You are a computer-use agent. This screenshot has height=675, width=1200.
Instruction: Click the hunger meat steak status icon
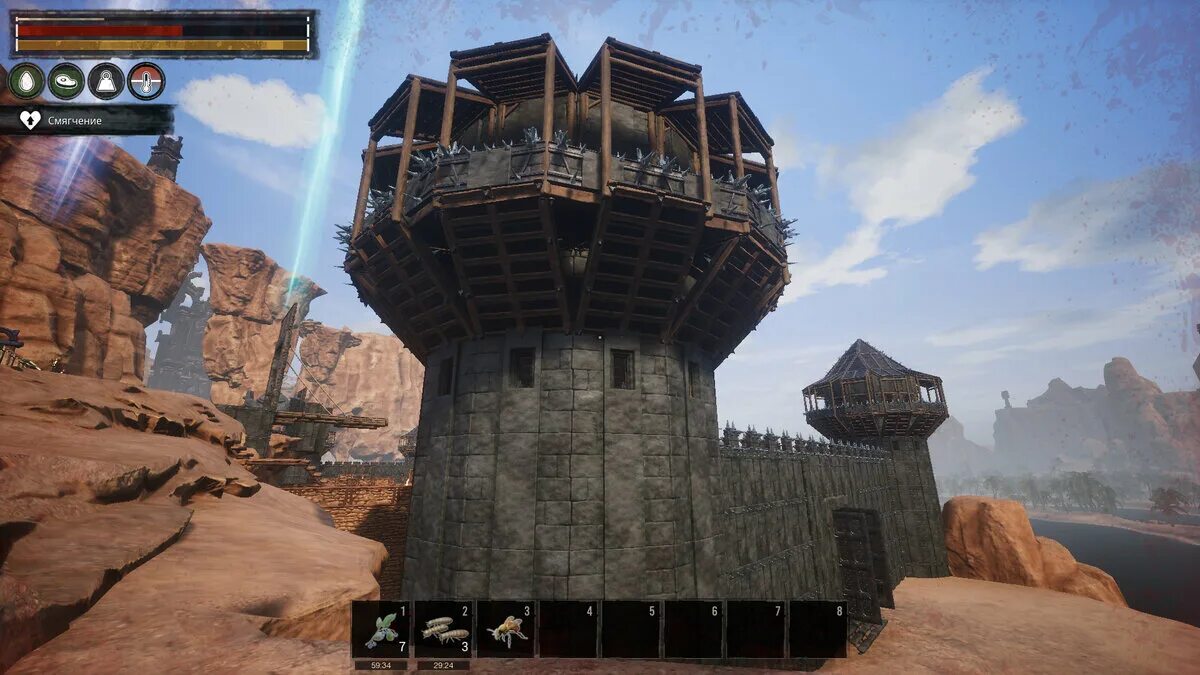[66, 81]
